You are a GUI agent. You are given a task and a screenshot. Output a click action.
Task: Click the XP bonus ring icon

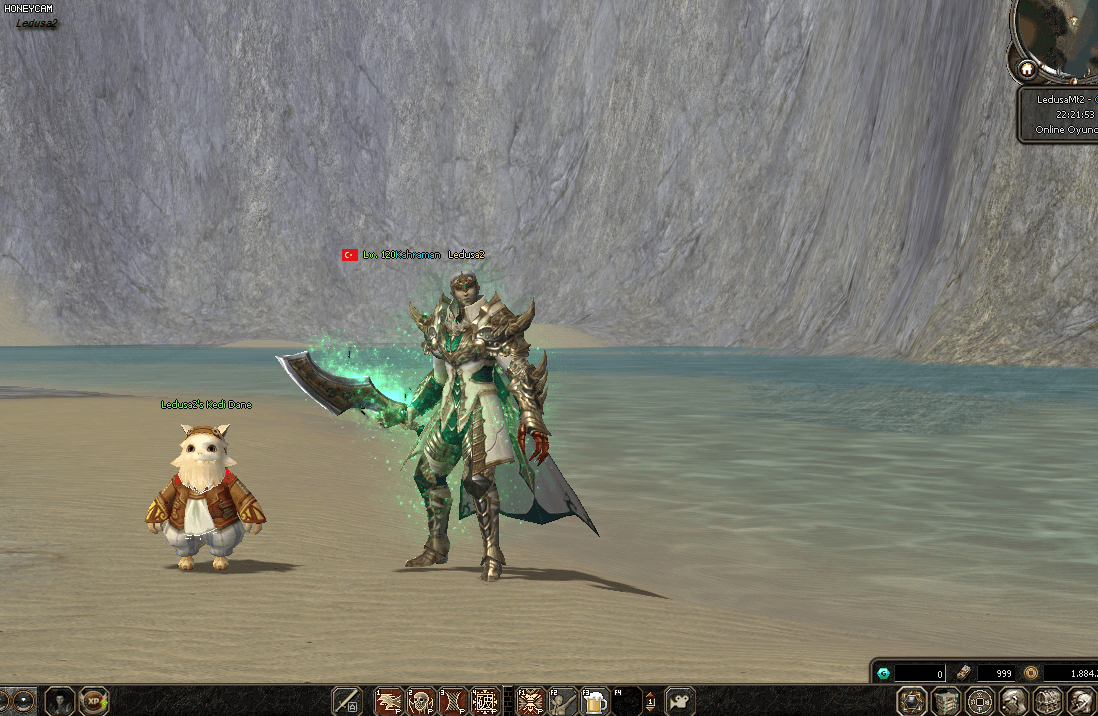[x=94, y=701]
